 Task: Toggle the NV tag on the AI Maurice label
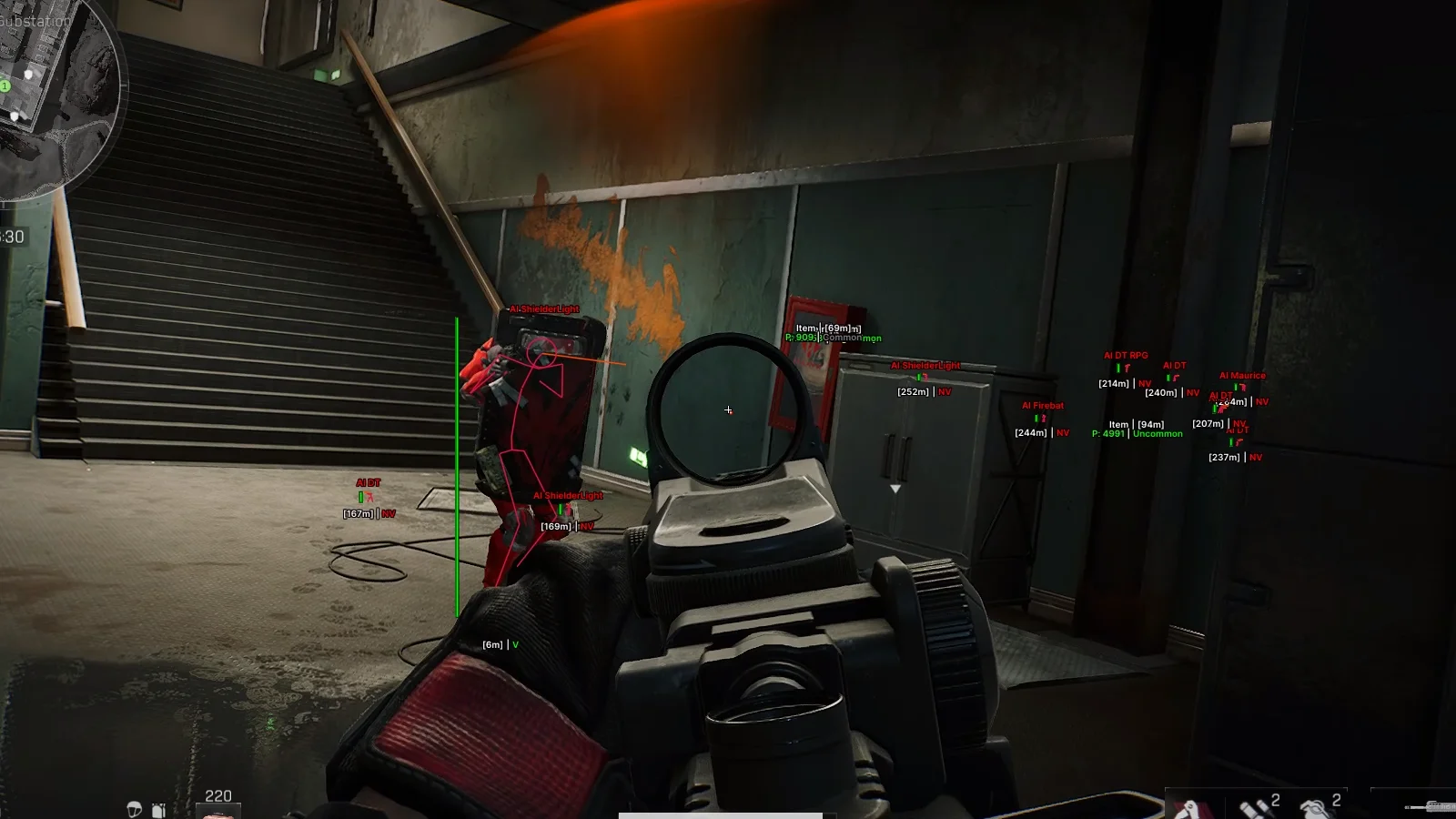[1260, 401]
